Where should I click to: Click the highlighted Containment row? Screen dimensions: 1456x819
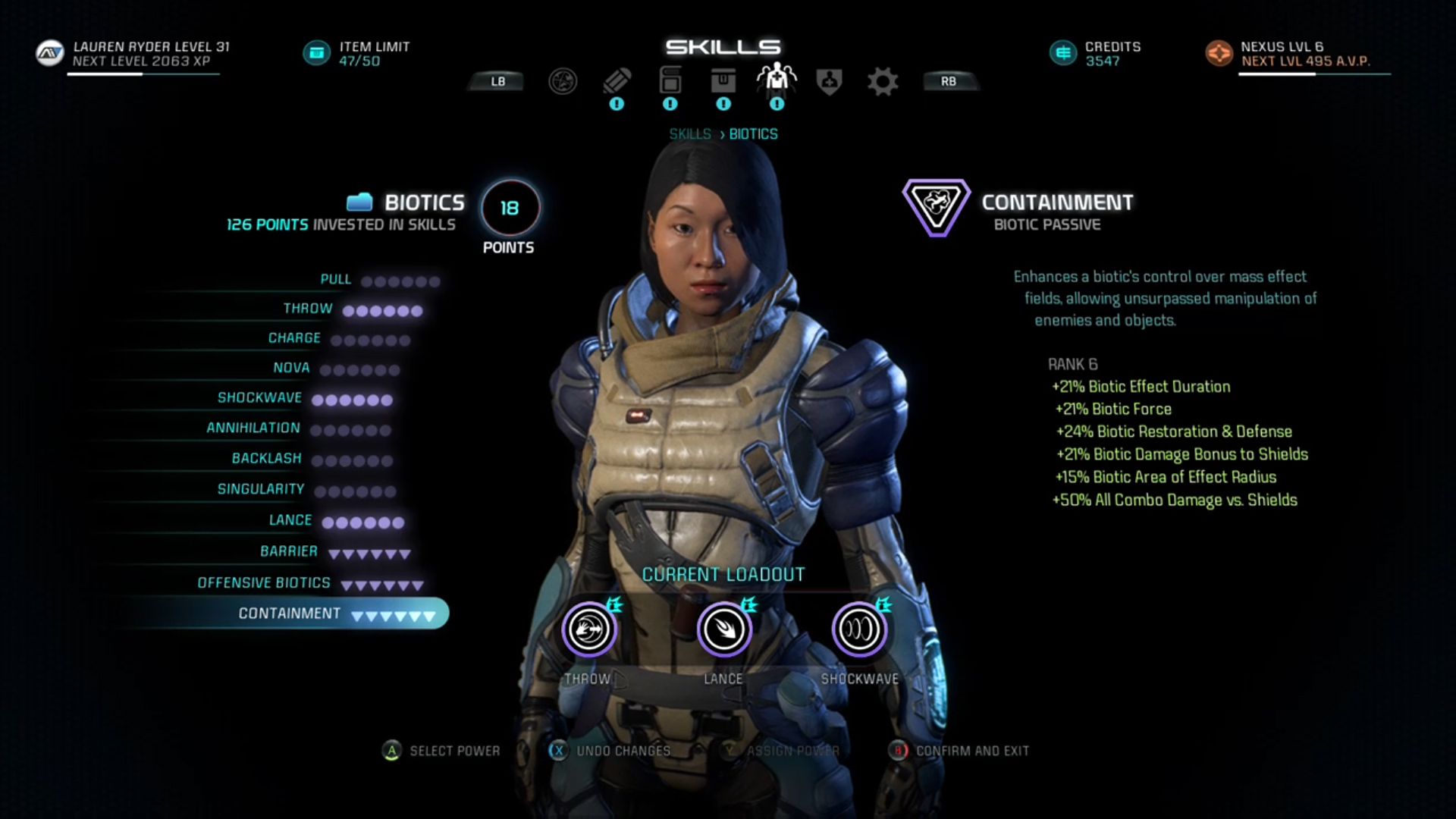coord(290,613)
